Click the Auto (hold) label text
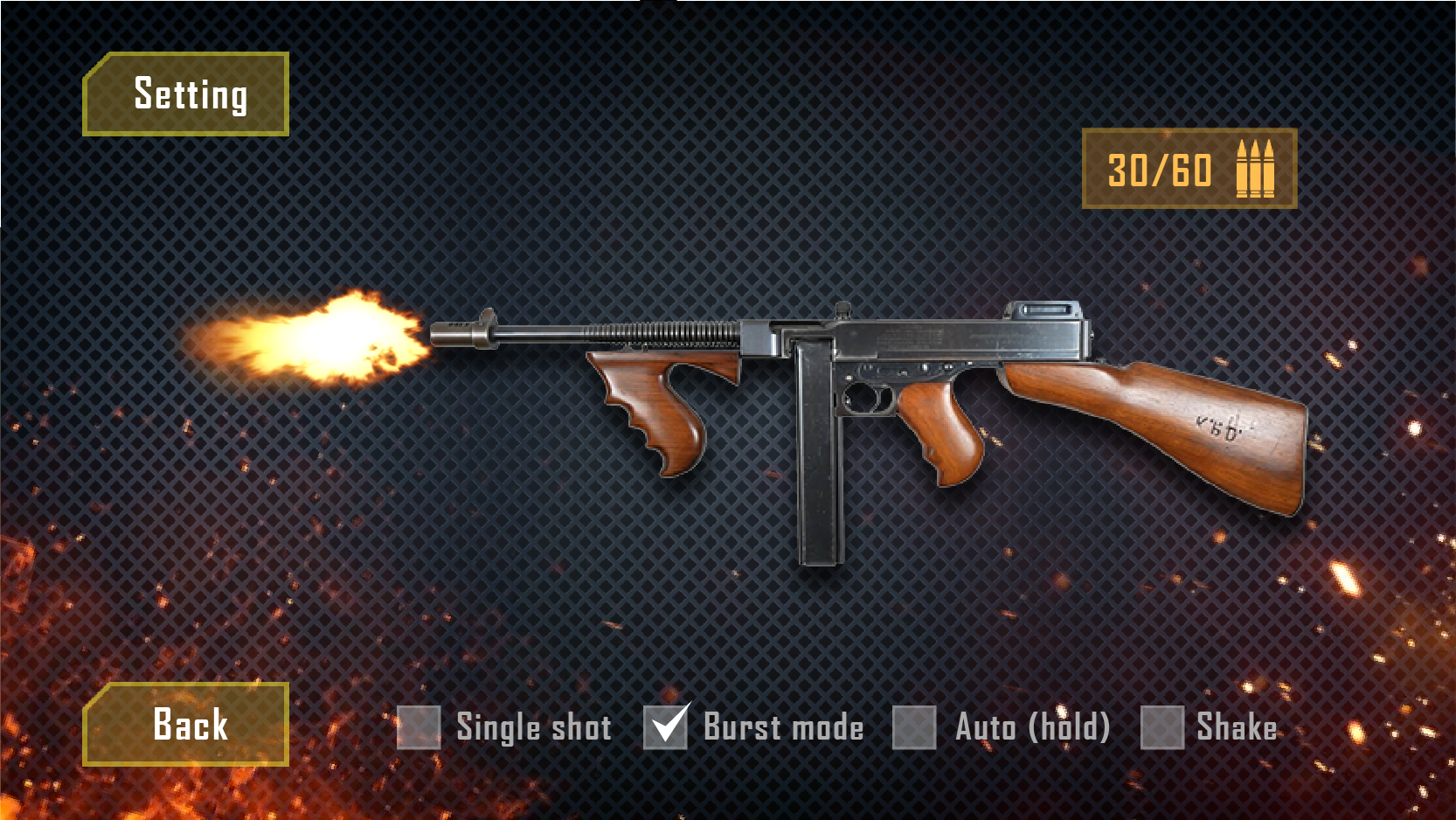1456x820 pixels. point(1033,727)
